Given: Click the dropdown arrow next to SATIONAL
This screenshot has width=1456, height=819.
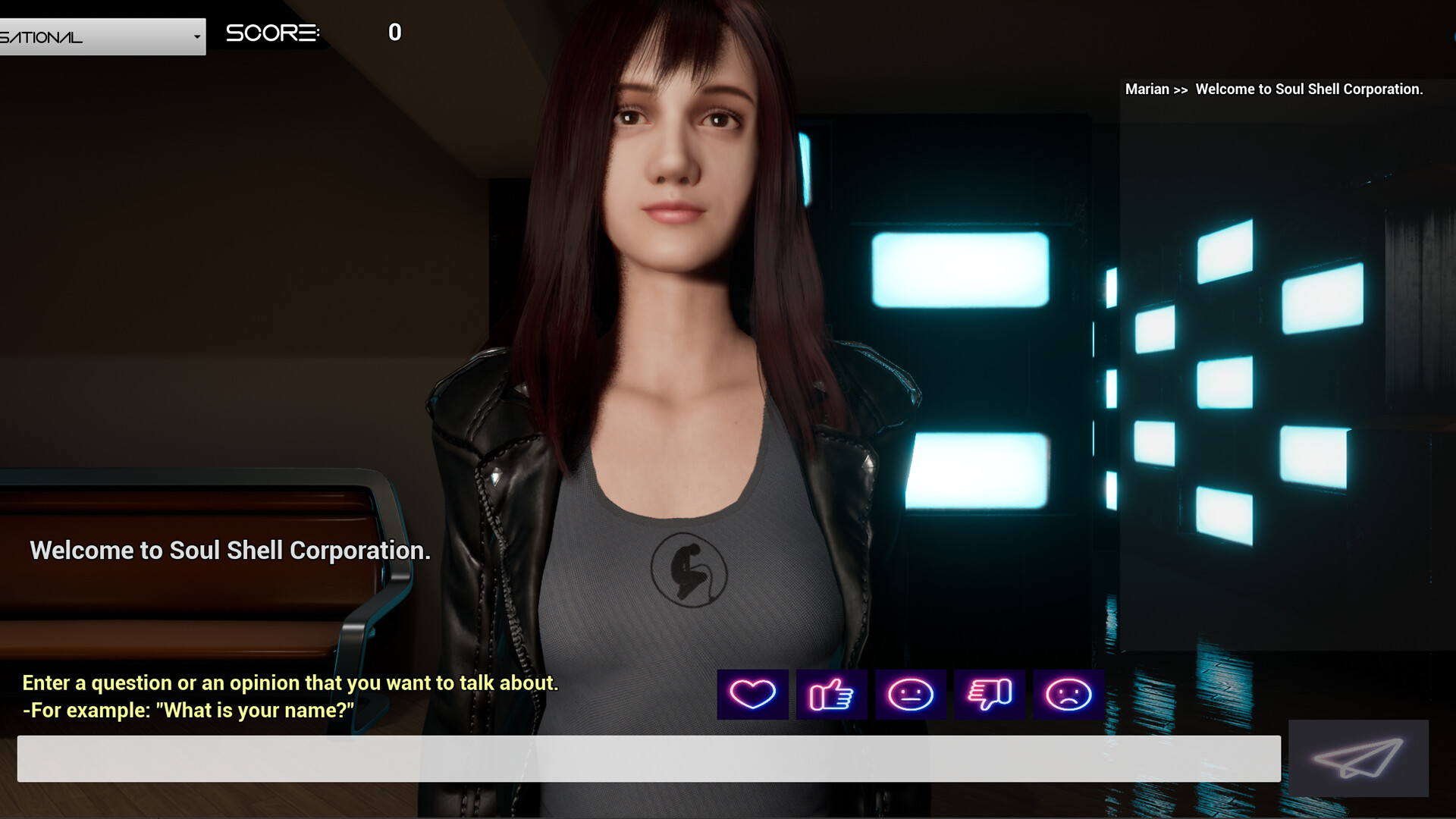Looking at the screenshot, I should (x=196, y=36).
